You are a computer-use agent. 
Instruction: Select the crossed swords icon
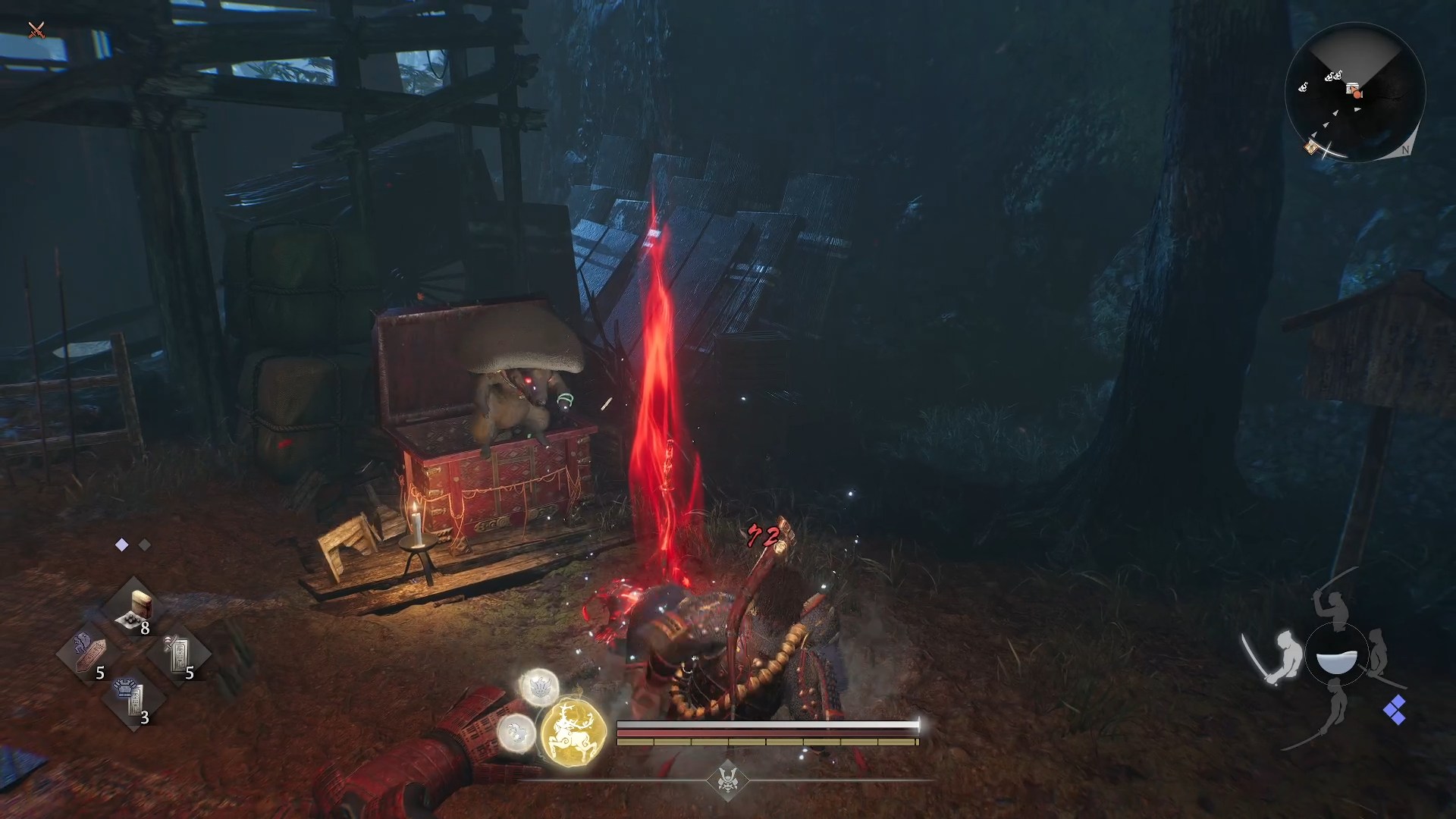(36, 30)
